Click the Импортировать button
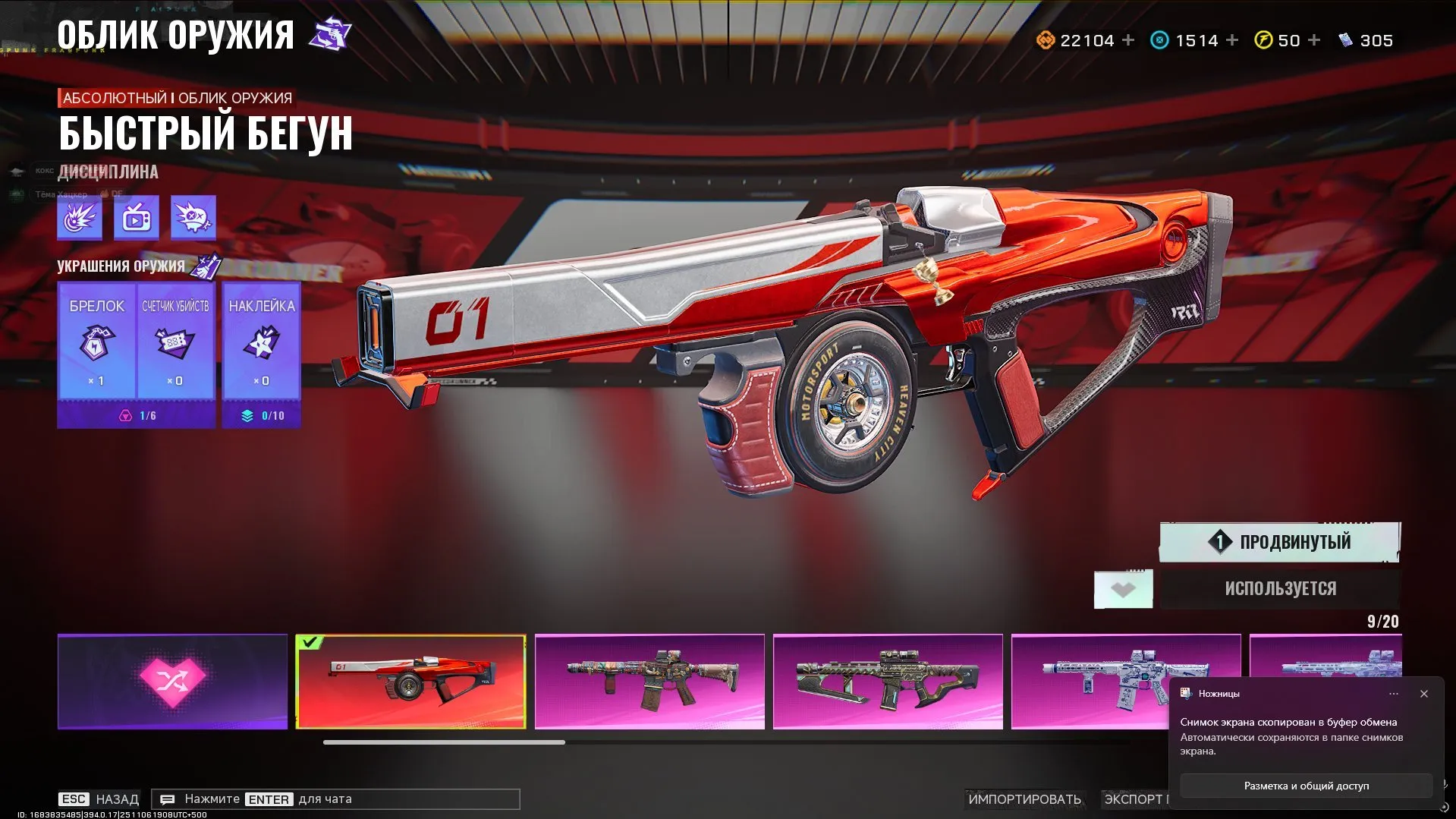Viewport: 1456px width, 819px height. pos(1024,799)
